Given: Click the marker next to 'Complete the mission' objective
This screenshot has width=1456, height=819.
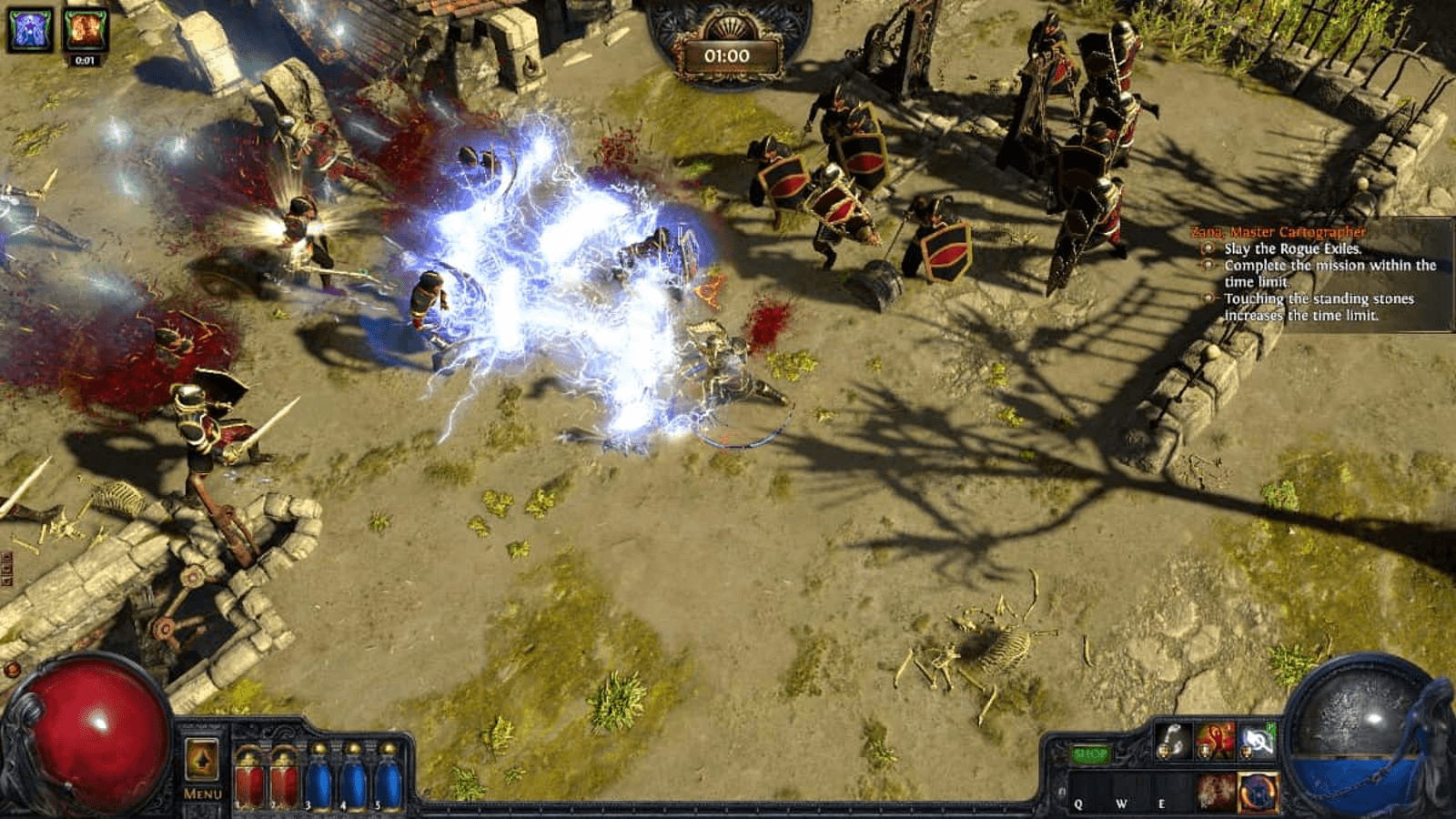Looking at the screenshot, I should point(1208,265).
